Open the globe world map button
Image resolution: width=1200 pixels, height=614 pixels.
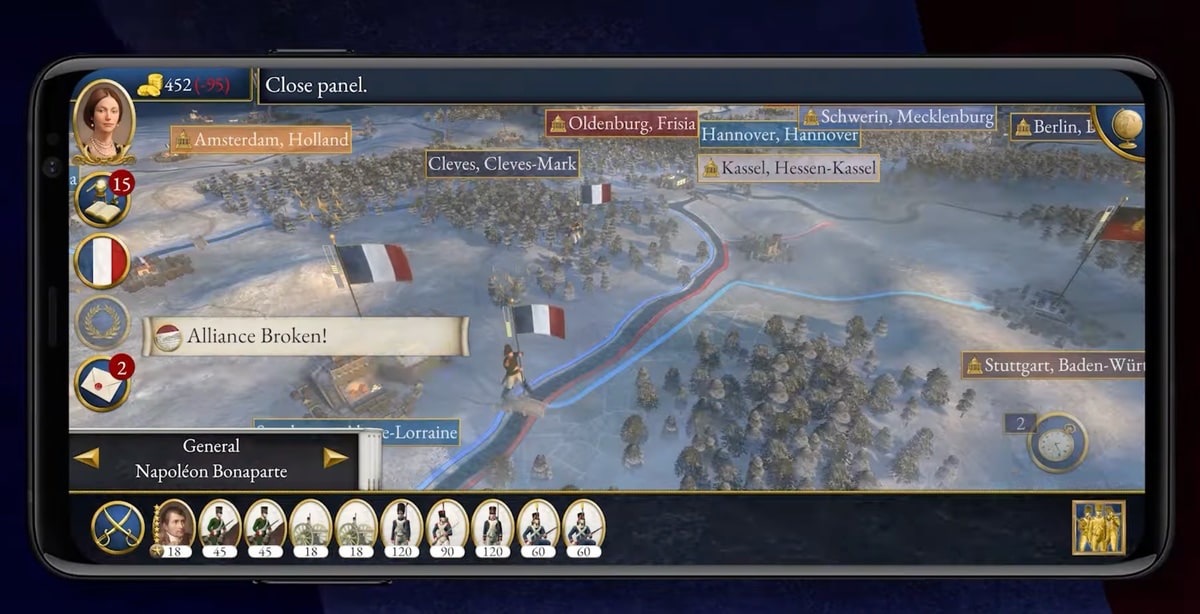[1127, 127]
